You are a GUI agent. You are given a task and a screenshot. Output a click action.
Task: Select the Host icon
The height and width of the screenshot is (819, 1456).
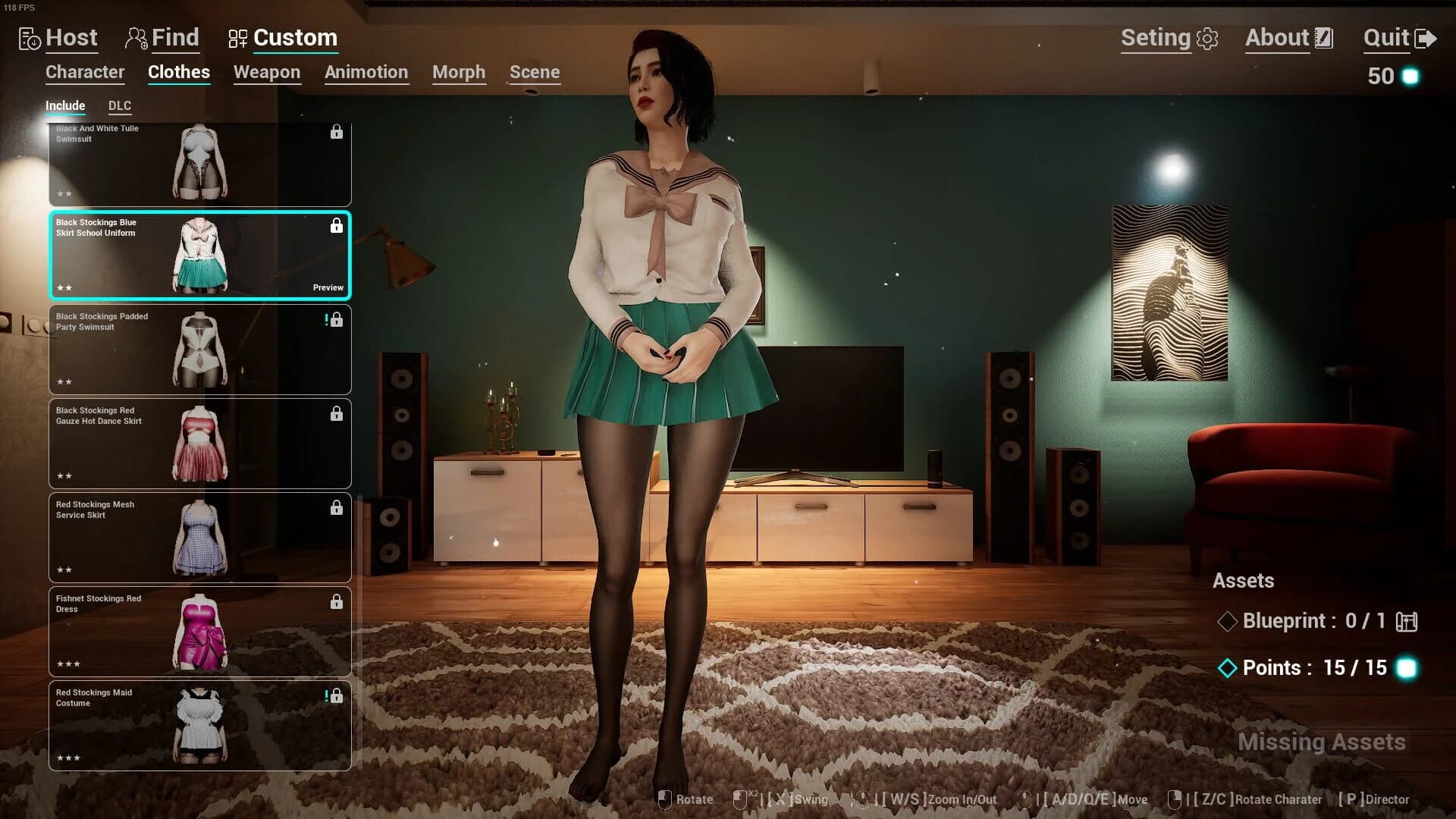tap(28, 38)
